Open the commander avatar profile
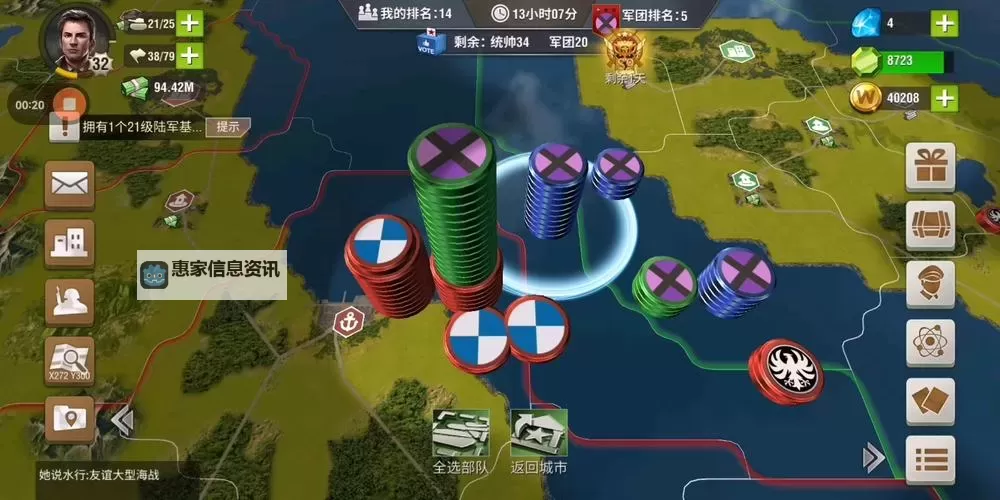Image resolution: width=1000 pixels, height=500 pixels. click(75, 38)
